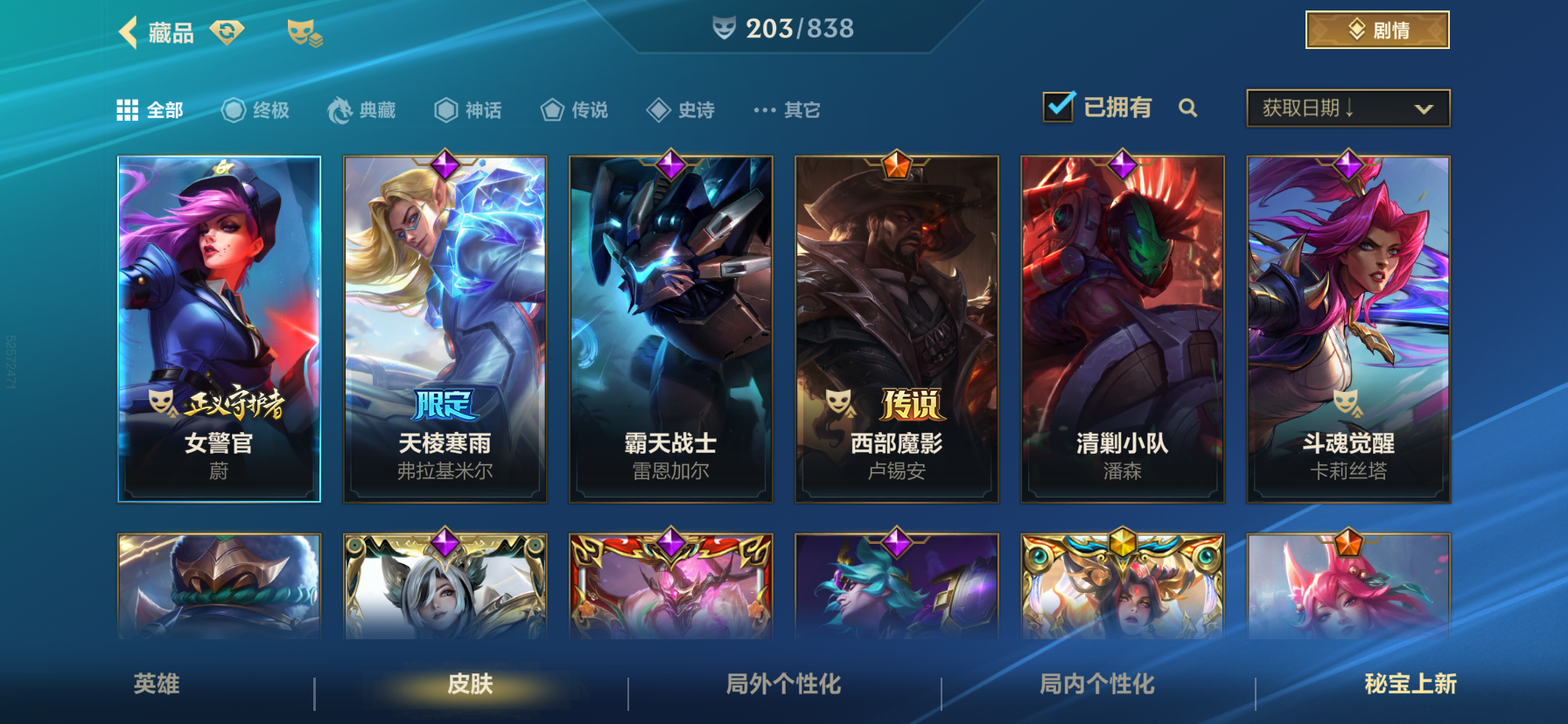Open the 获取日期 sort dropdown

(1347, 108)
